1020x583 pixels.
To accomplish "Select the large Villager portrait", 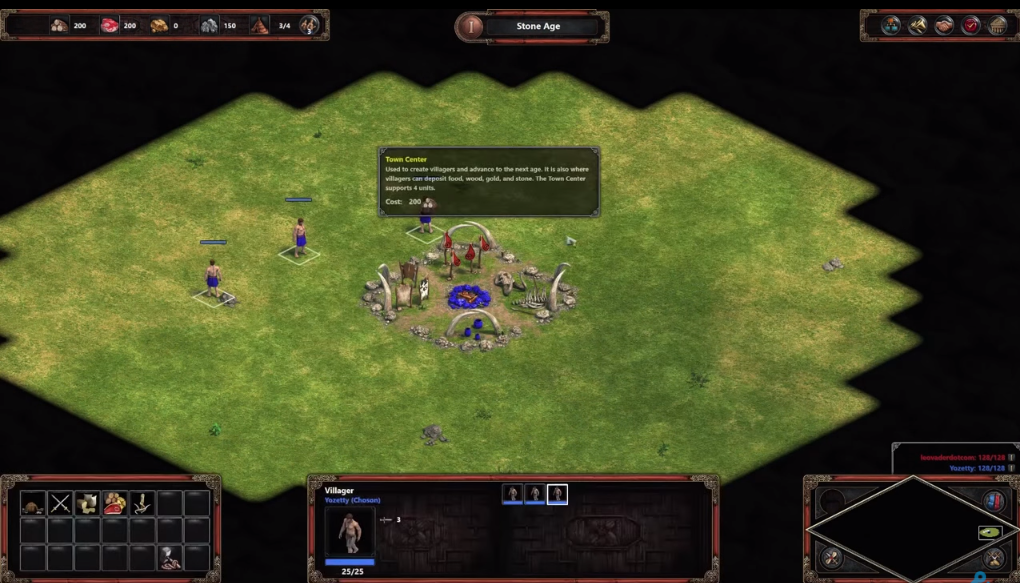I will 350,531.
